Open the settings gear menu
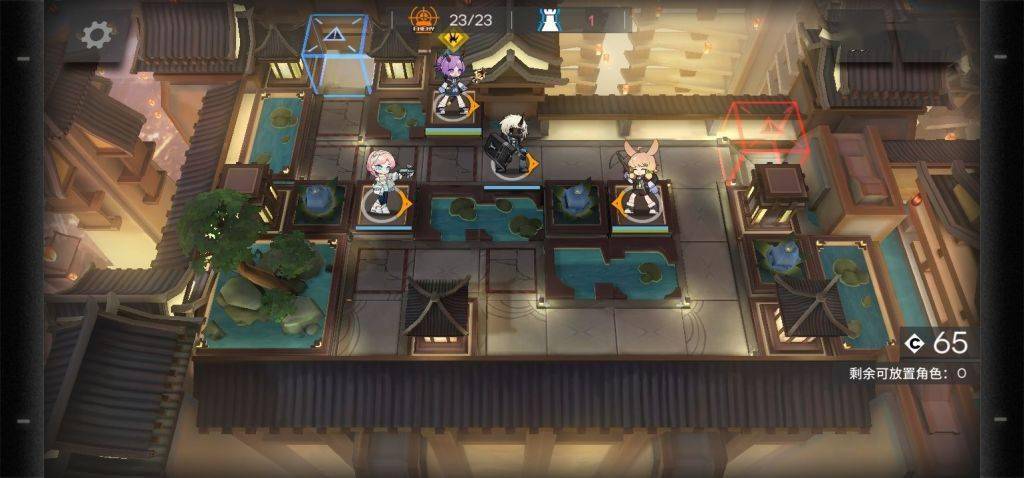 pos(96,35)
